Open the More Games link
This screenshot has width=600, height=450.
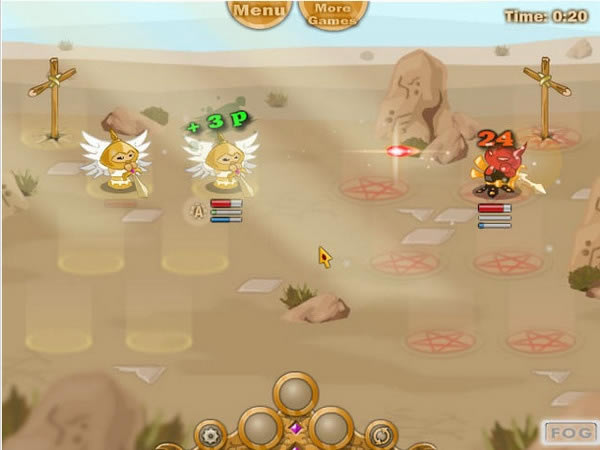[x=333, y=14]
